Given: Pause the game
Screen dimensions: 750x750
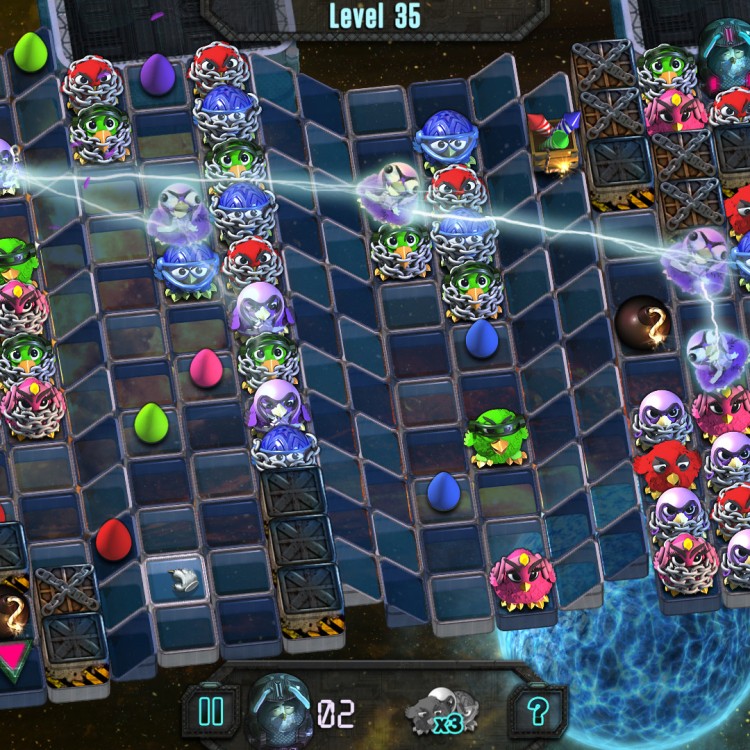Looking at the screenshot, I should pyautogui.click(x=211, y=711).
